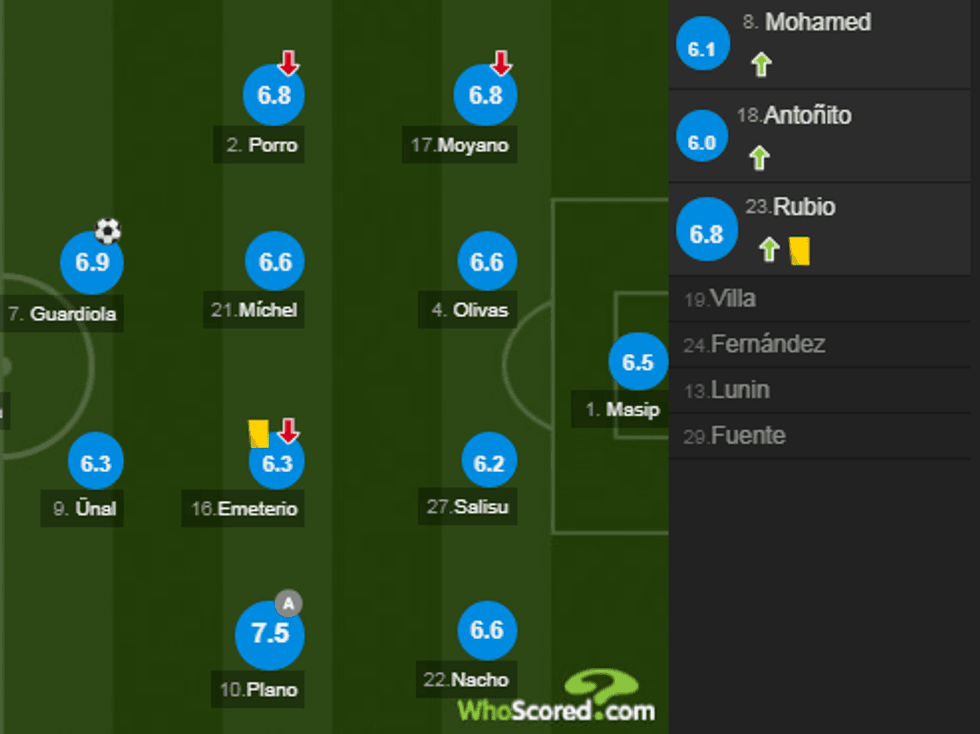Open Guardiola's player rating bubble
This screenshot has width=980, height=734.
91,263
